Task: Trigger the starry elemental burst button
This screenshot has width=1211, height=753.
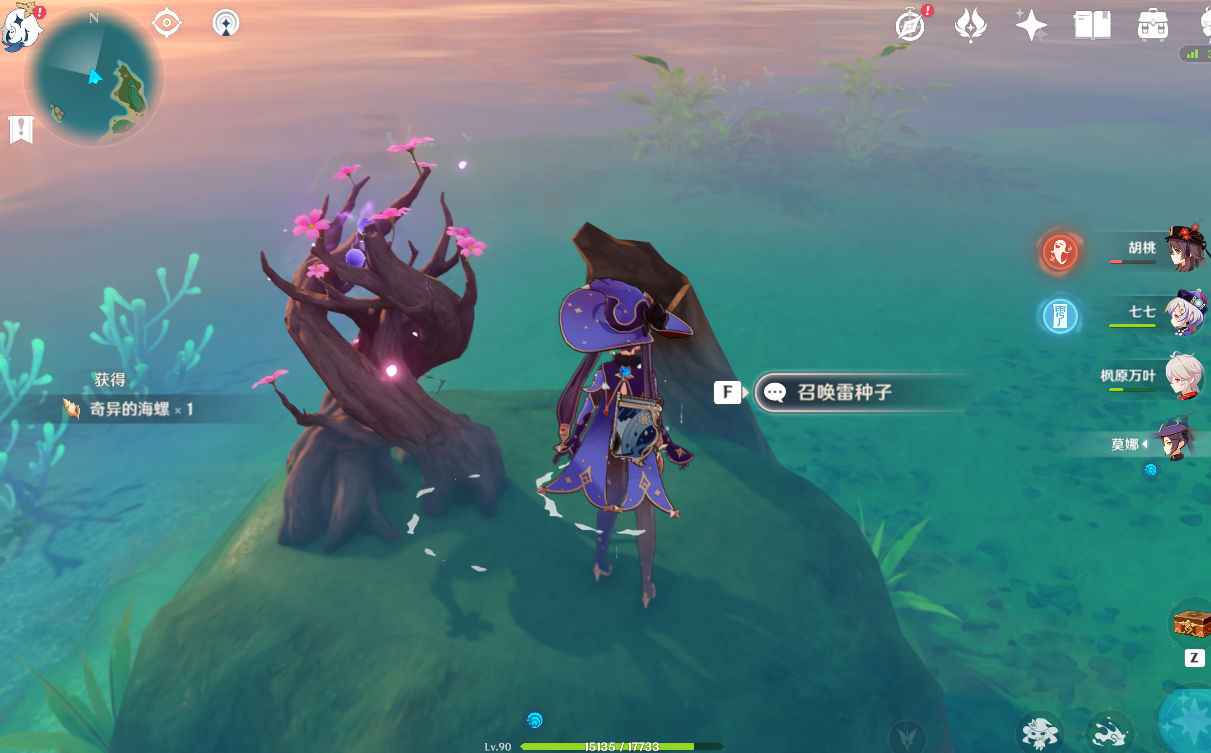Action: [1190, 722]
